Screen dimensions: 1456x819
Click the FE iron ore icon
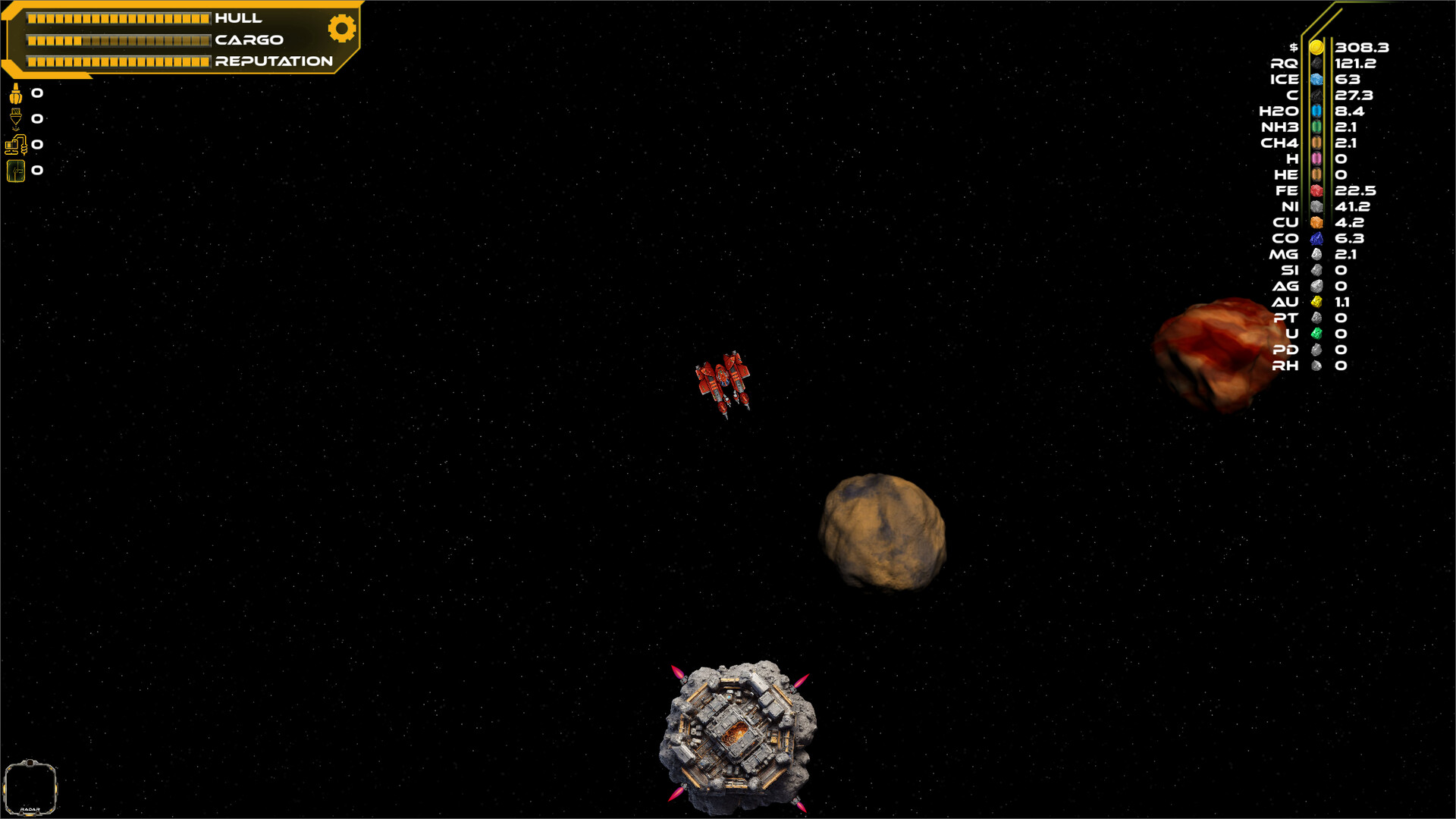pyautogui.click(x=1317, y=190)
